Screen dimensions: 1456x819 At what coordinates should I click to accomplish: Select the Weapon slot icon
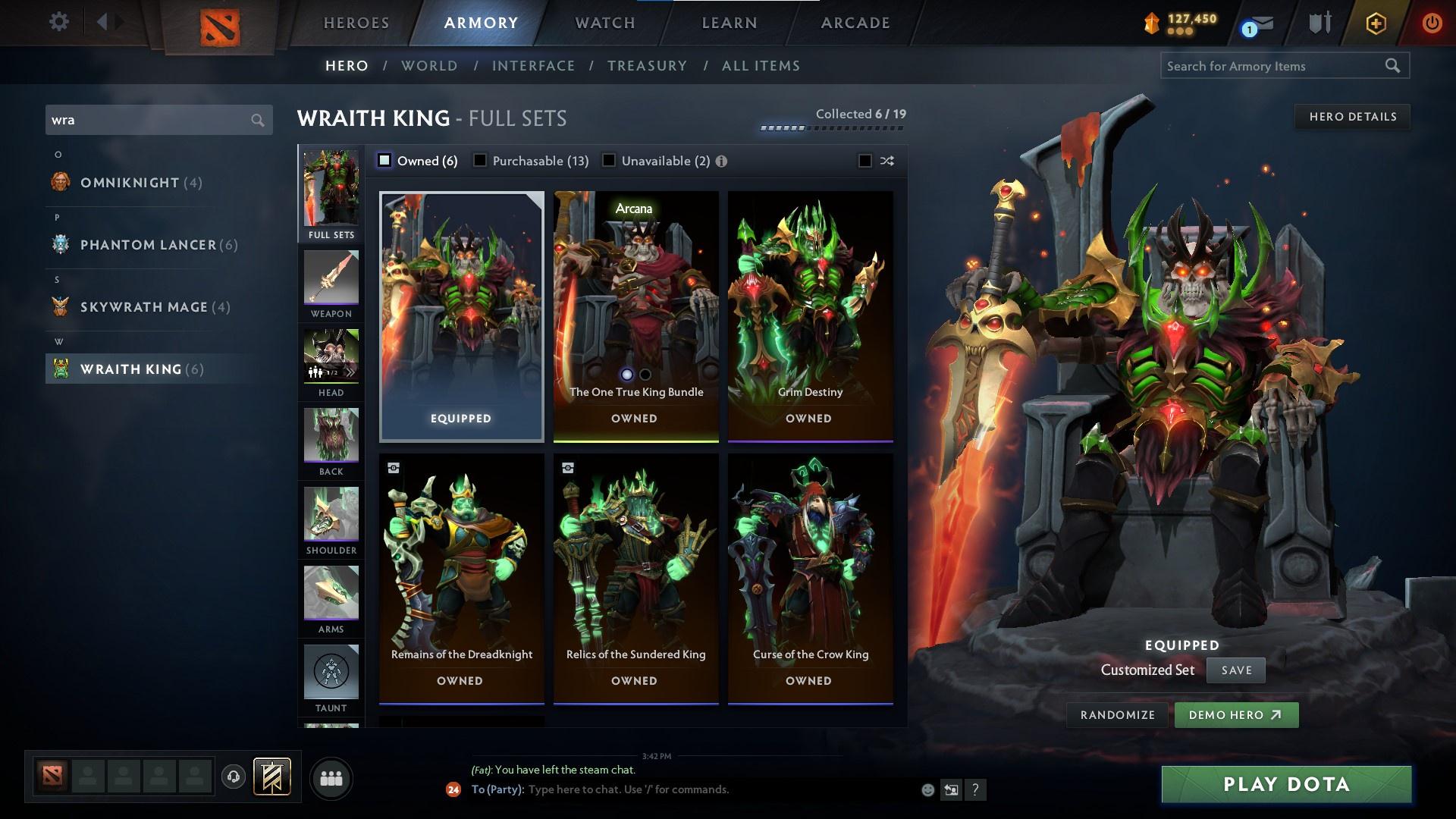[331, 277]
